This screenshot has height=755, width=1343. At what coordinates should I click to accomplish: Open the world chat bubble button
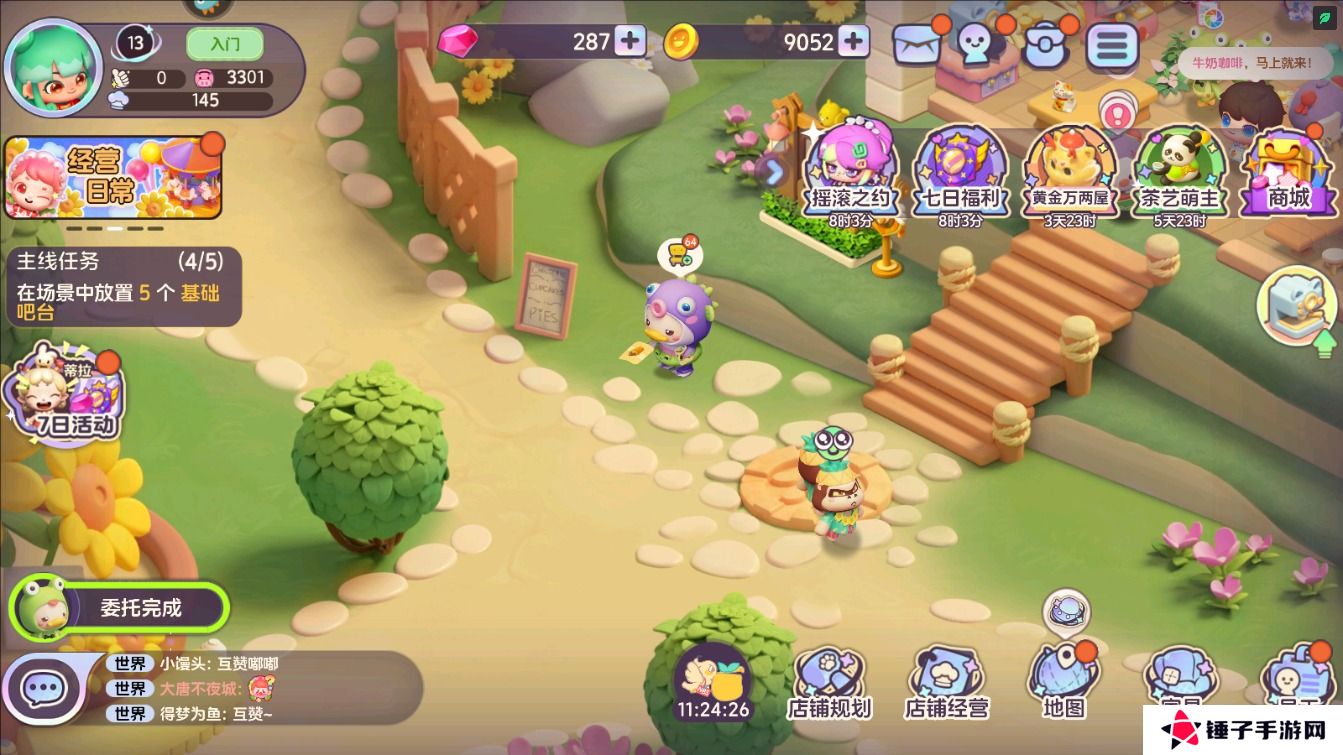[43, 688]
